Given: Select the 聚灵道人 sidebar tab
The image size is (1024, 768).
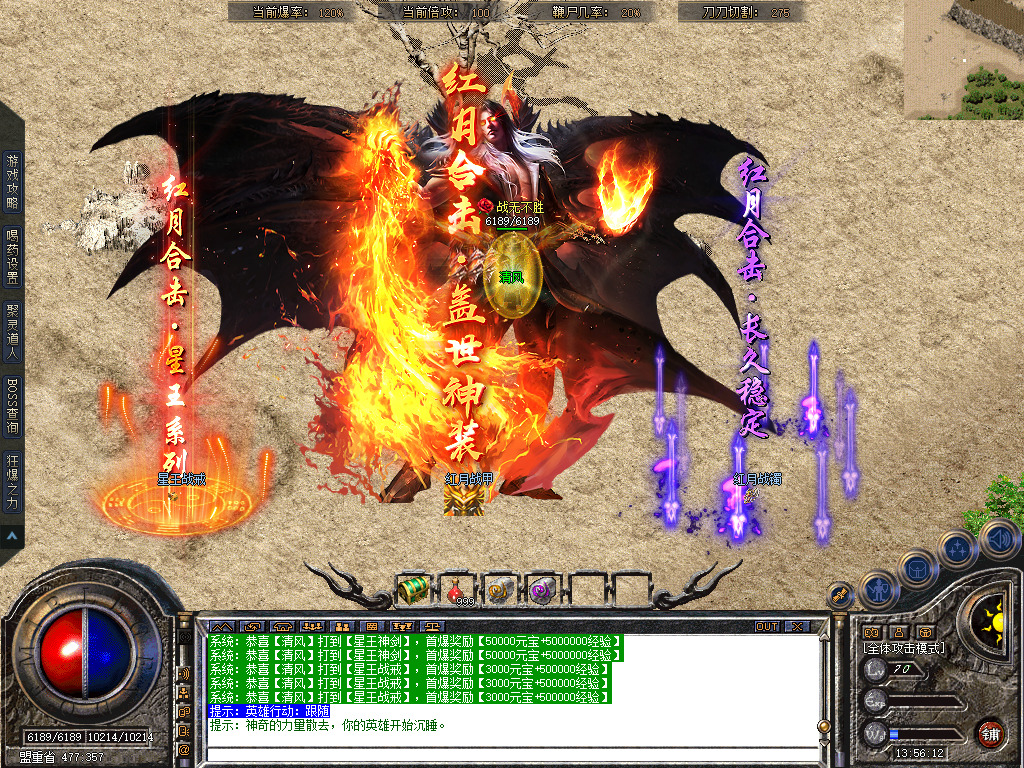Looking at the screenshot, I should pos(12,333).
